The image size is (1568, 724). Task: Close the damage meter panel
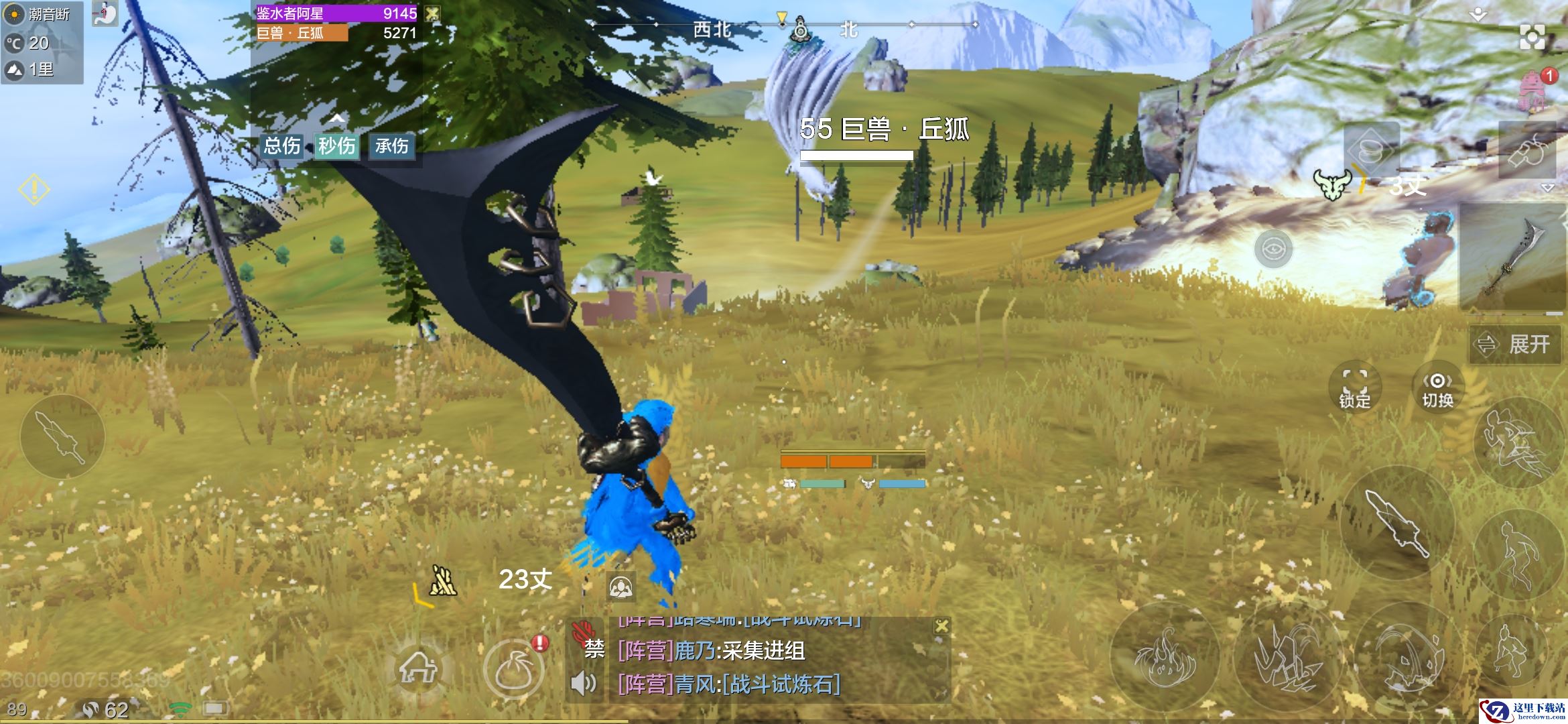pos(433,13)
